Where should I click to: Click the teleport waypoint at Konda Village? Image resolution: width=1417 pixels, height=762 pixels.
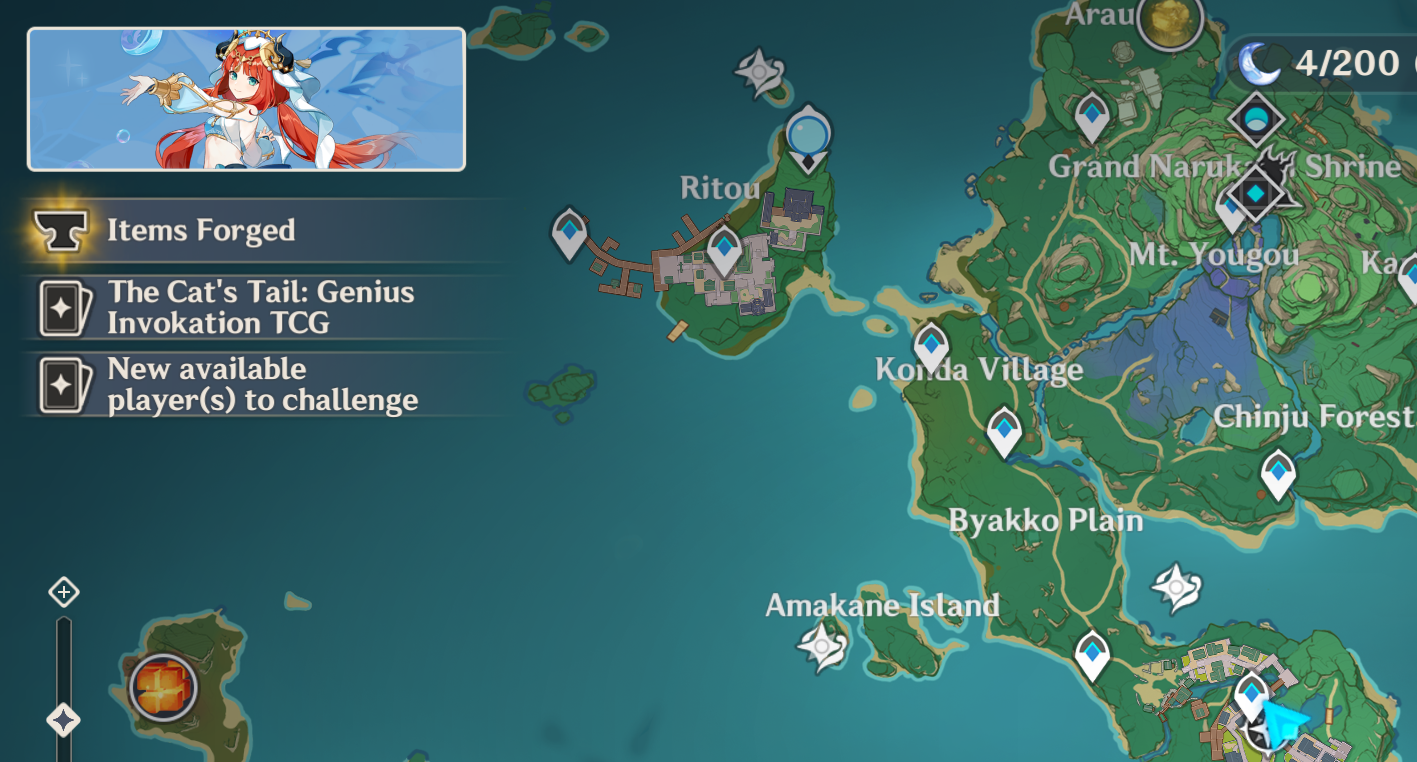930,345
